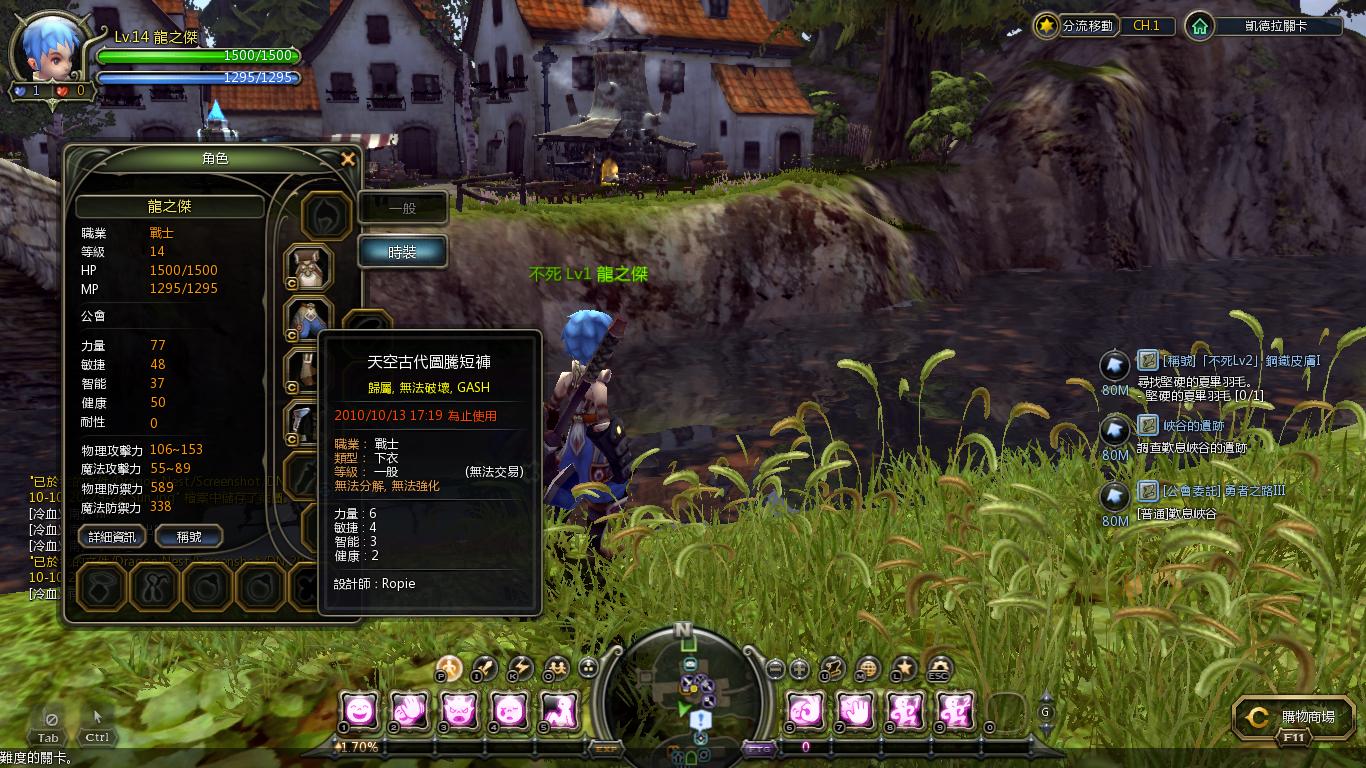The image size is (1366, 768).
Task: Close the 角色 character window
Action: 348,159
